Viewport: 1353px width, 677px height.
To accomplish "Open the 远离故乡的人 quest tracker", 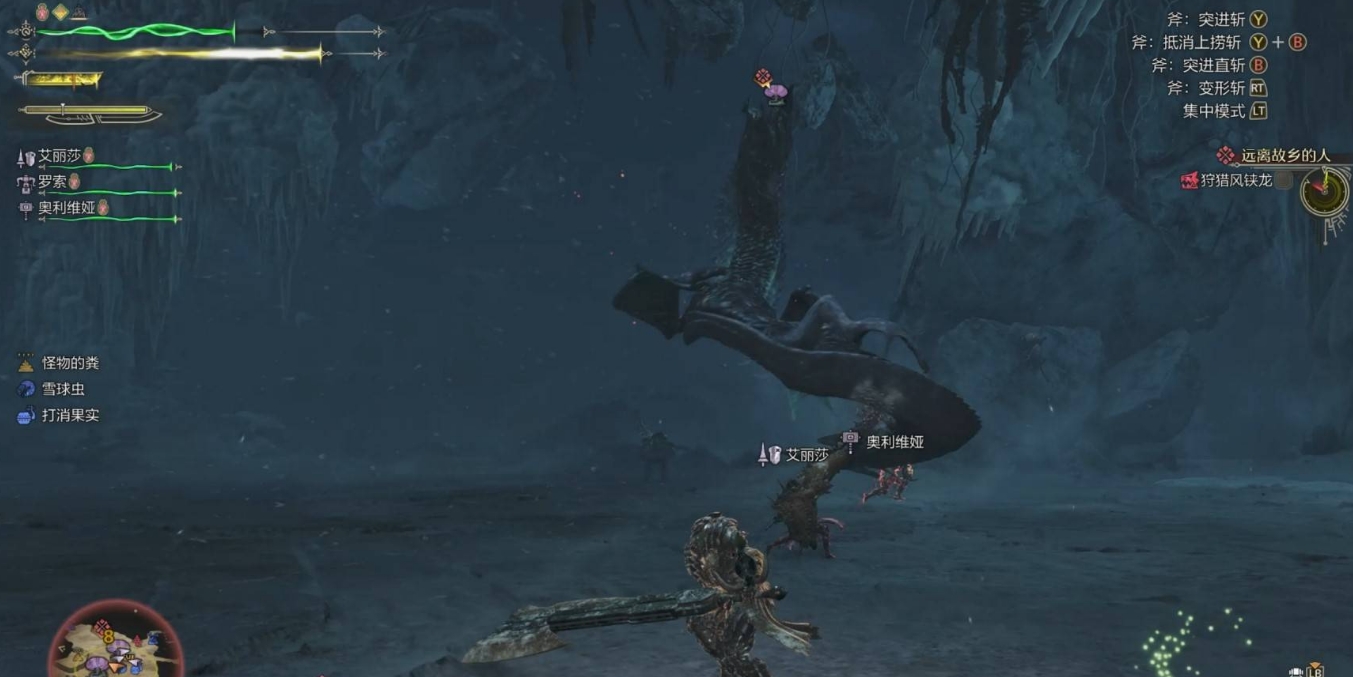I will [1284, 155].
